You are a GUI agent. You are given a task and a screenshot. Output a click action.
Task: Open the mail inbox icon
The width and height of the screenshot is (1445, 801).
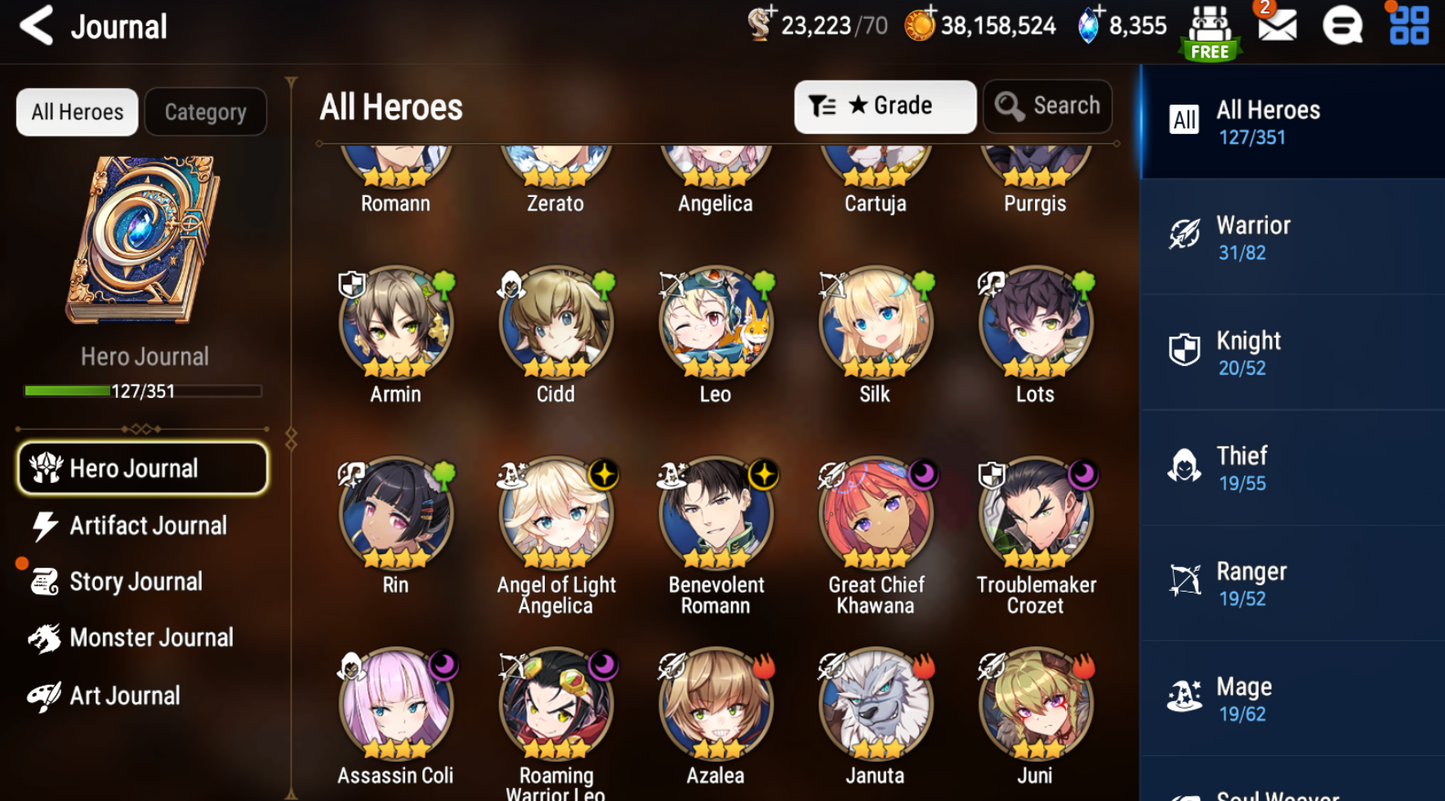pos(1276,27)
